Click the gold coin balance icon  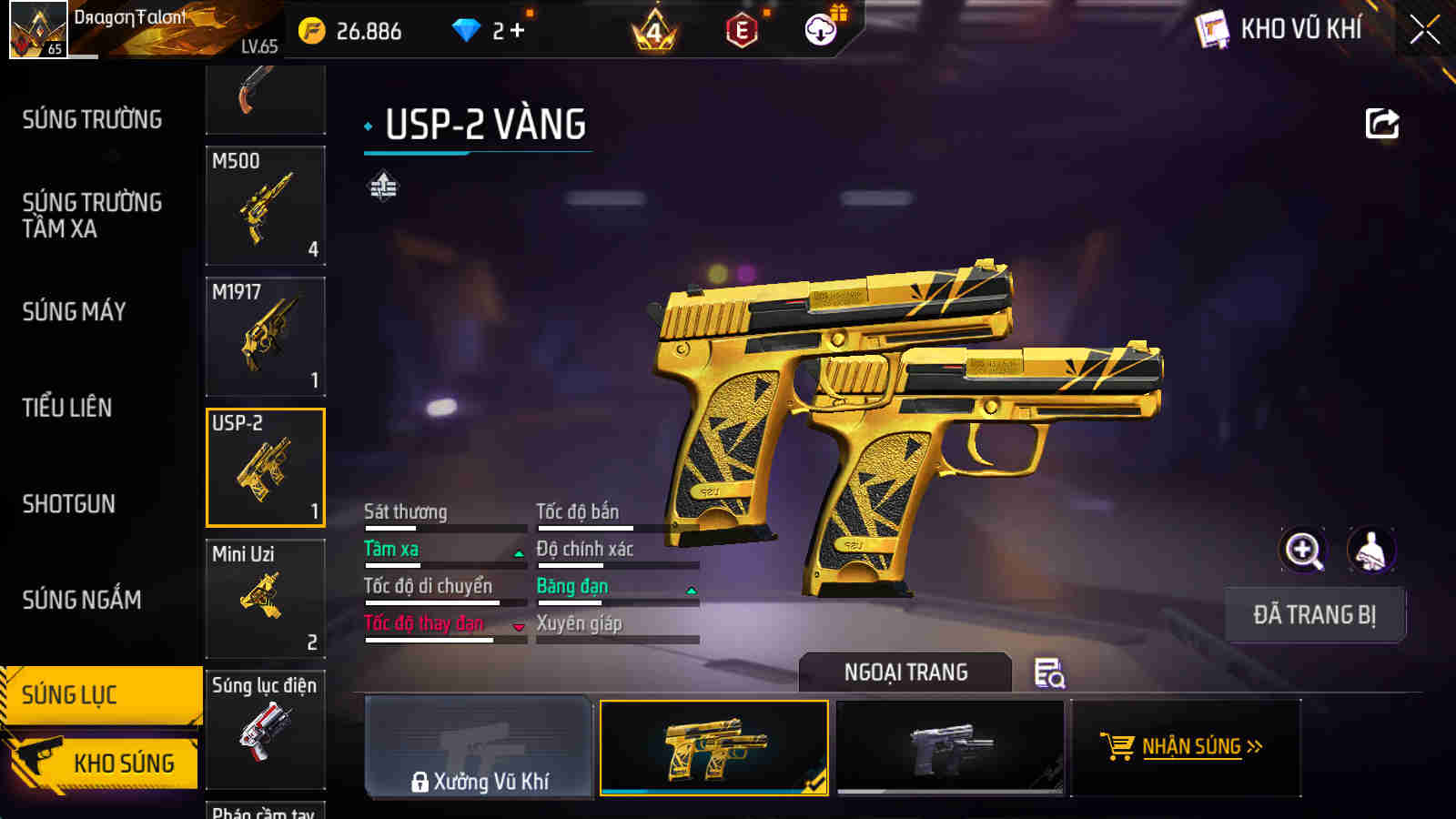click(x=313, y=29)
